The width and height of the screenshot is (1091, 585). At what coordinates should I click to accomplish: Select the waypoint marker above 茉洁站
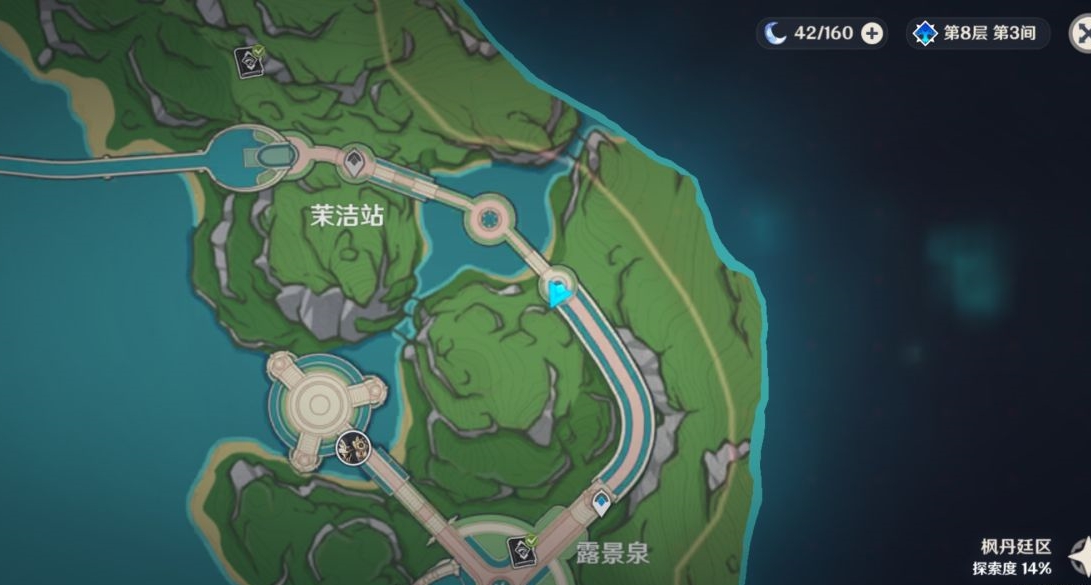354,160
